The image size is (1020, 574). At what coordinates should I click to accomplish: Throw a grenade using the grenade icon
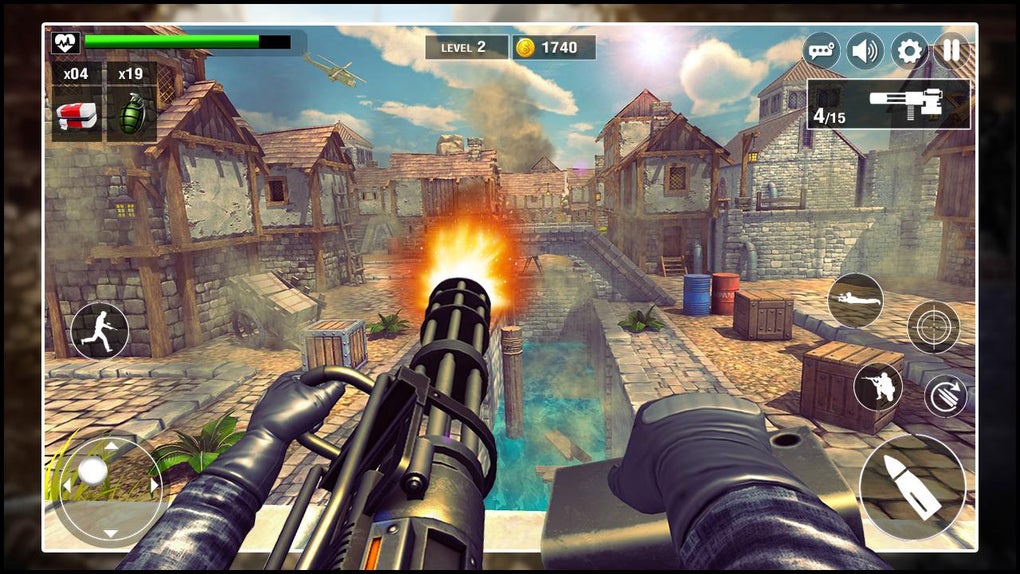click(x=131, y=115)
